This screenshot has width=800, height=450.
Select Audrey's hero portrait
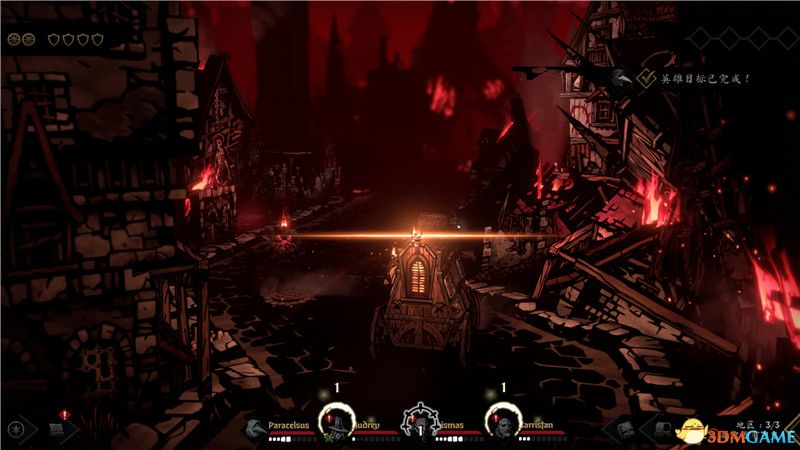pyautogui.click(x=337, y=423)
